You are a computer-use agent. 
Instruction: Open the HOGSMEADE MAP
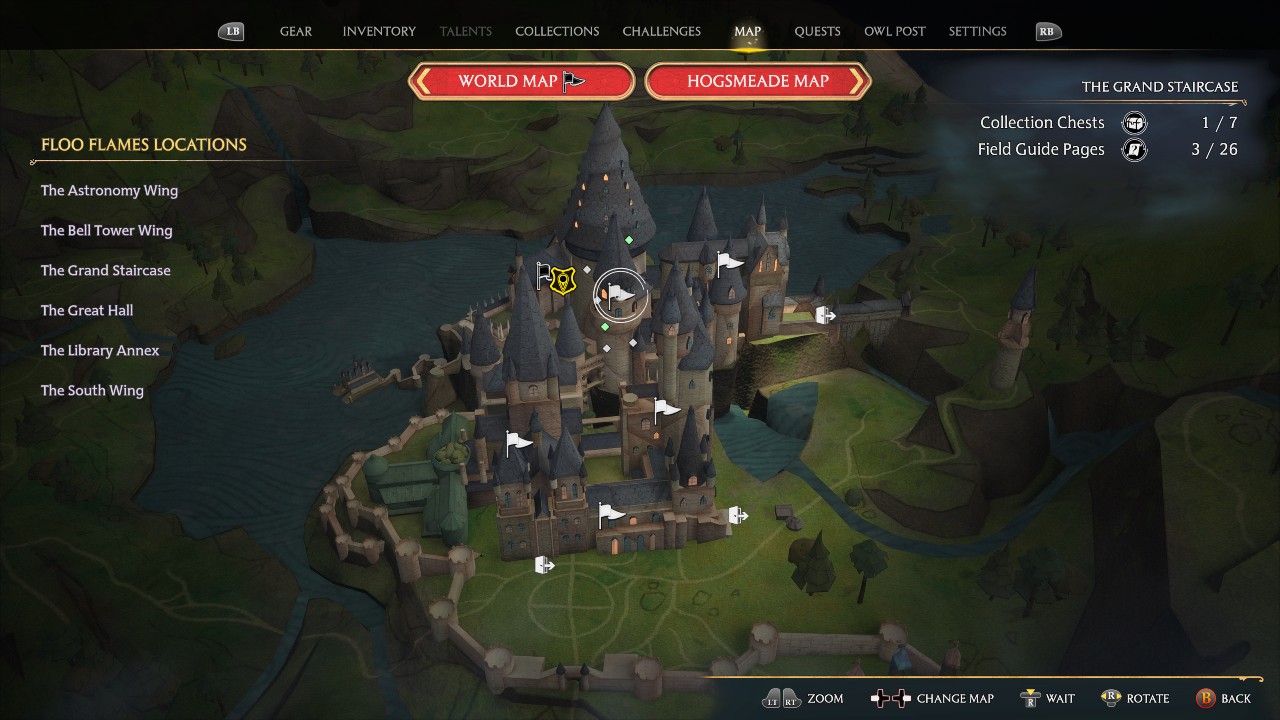pyautogui.click(x=758, y=81)
